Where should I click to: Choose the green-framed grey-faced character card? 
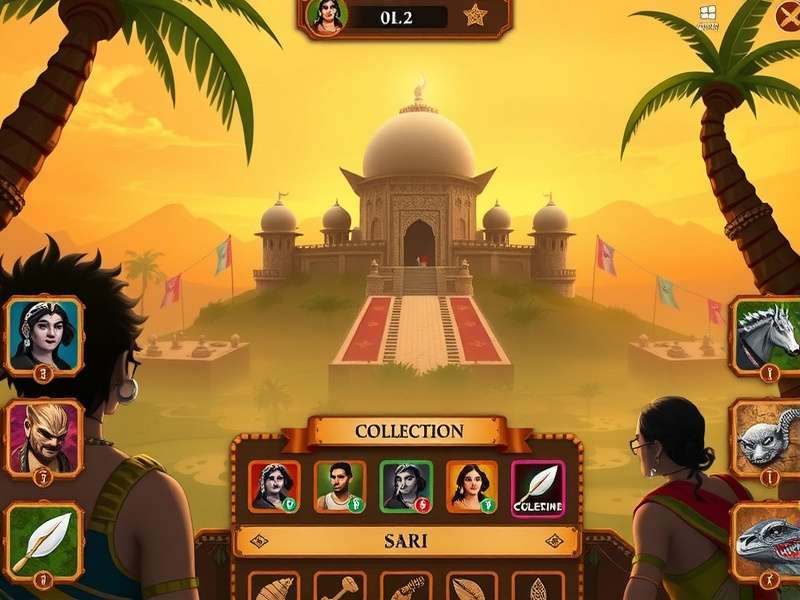(x=406, y=486)
